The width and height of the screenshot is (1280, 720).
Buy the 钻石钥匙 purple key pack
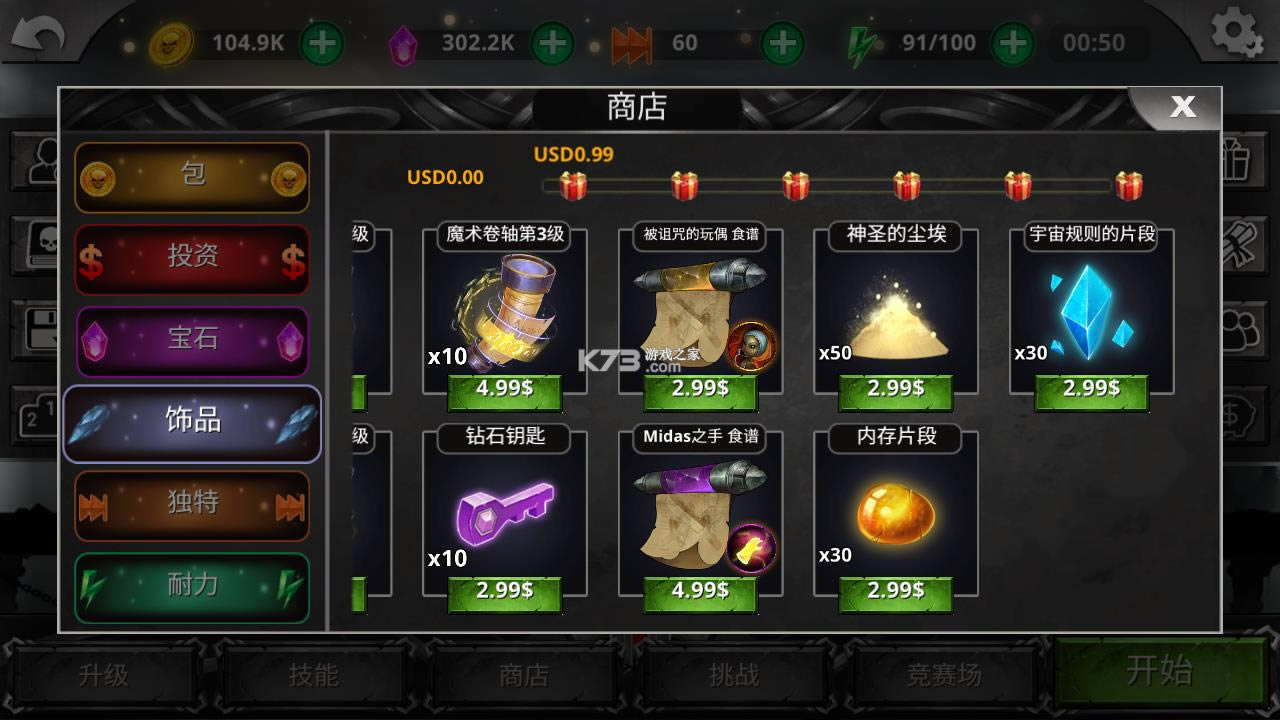tap(504, 591)
